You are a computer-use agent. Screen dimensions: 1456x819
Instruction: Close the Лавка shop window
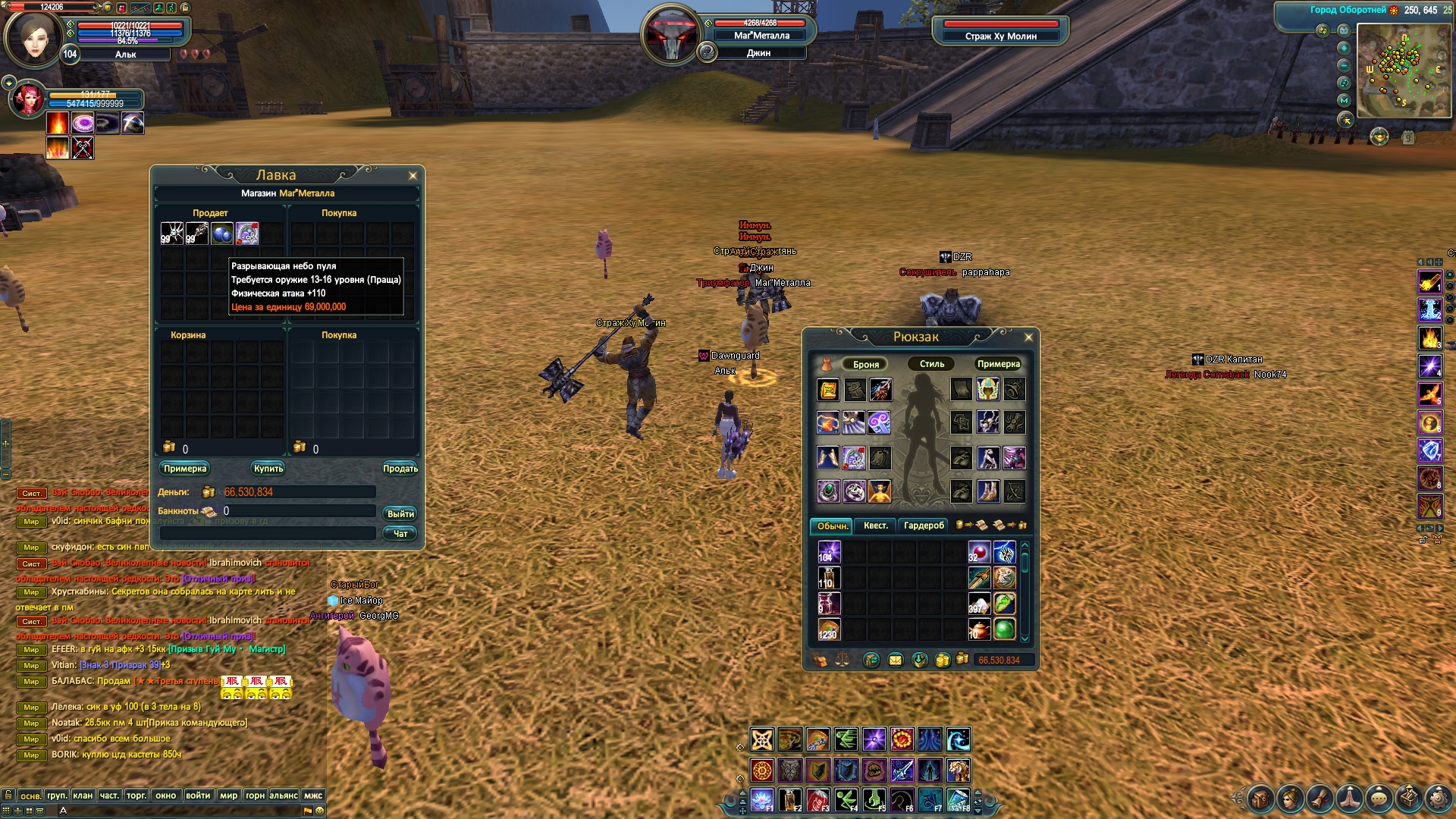coord(413,176)
